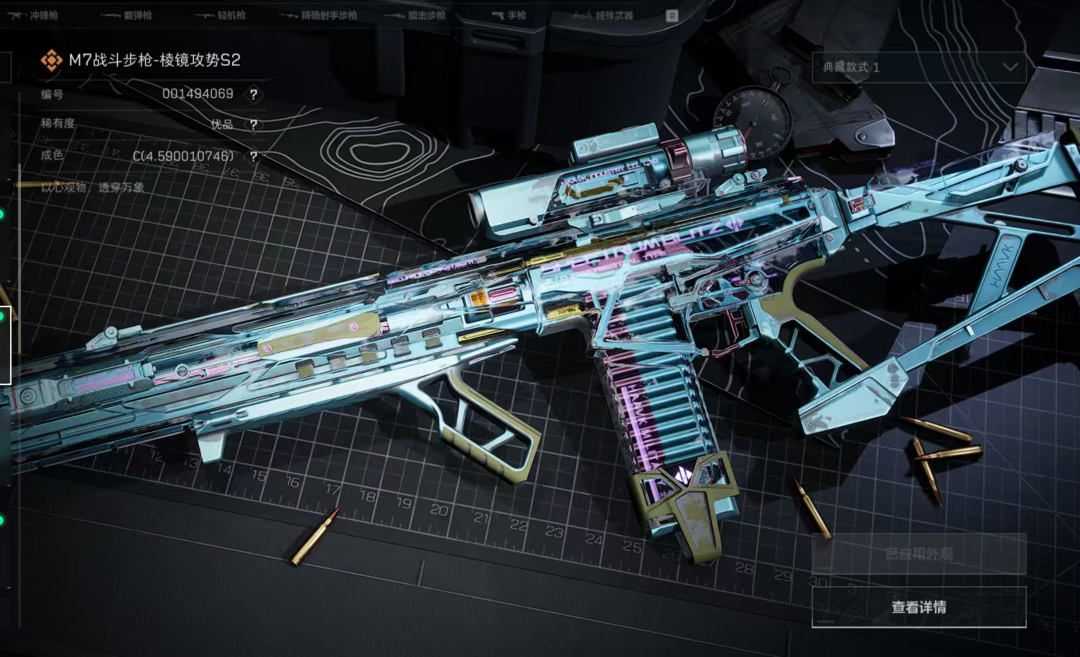This screenshot has height=657, width=1080.
Task: Expand the 典藏款式 1 style dropdown
Action: pyautogui.click(x=918, y=67)
